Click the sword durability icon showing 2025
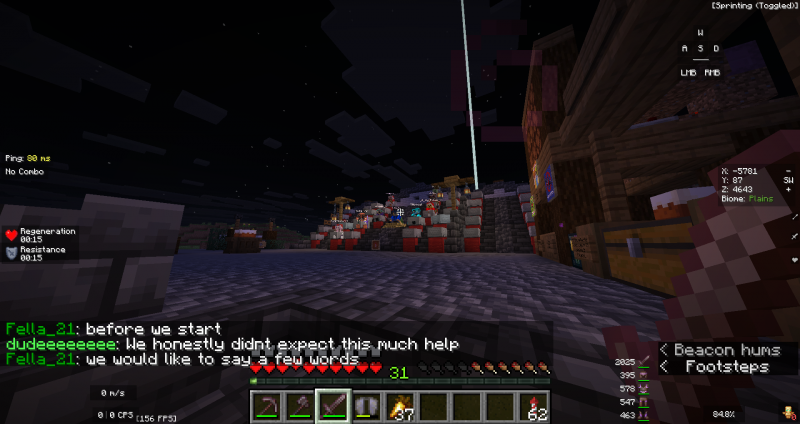 [644, 361]
